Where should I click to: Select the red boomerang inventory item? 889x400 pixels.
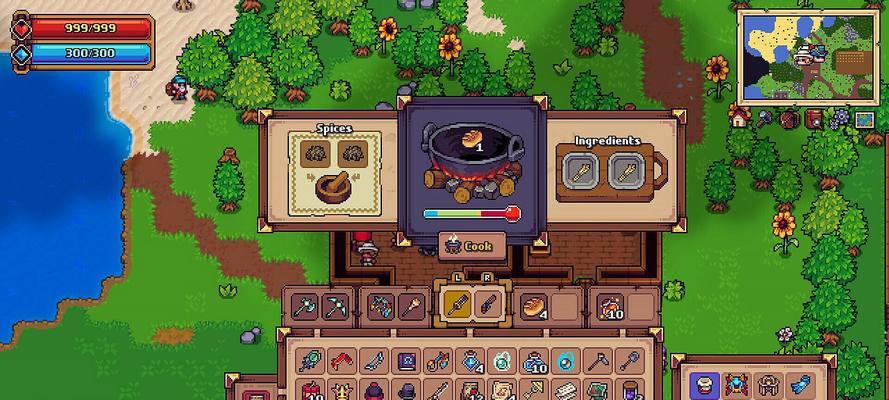[342, 360]
